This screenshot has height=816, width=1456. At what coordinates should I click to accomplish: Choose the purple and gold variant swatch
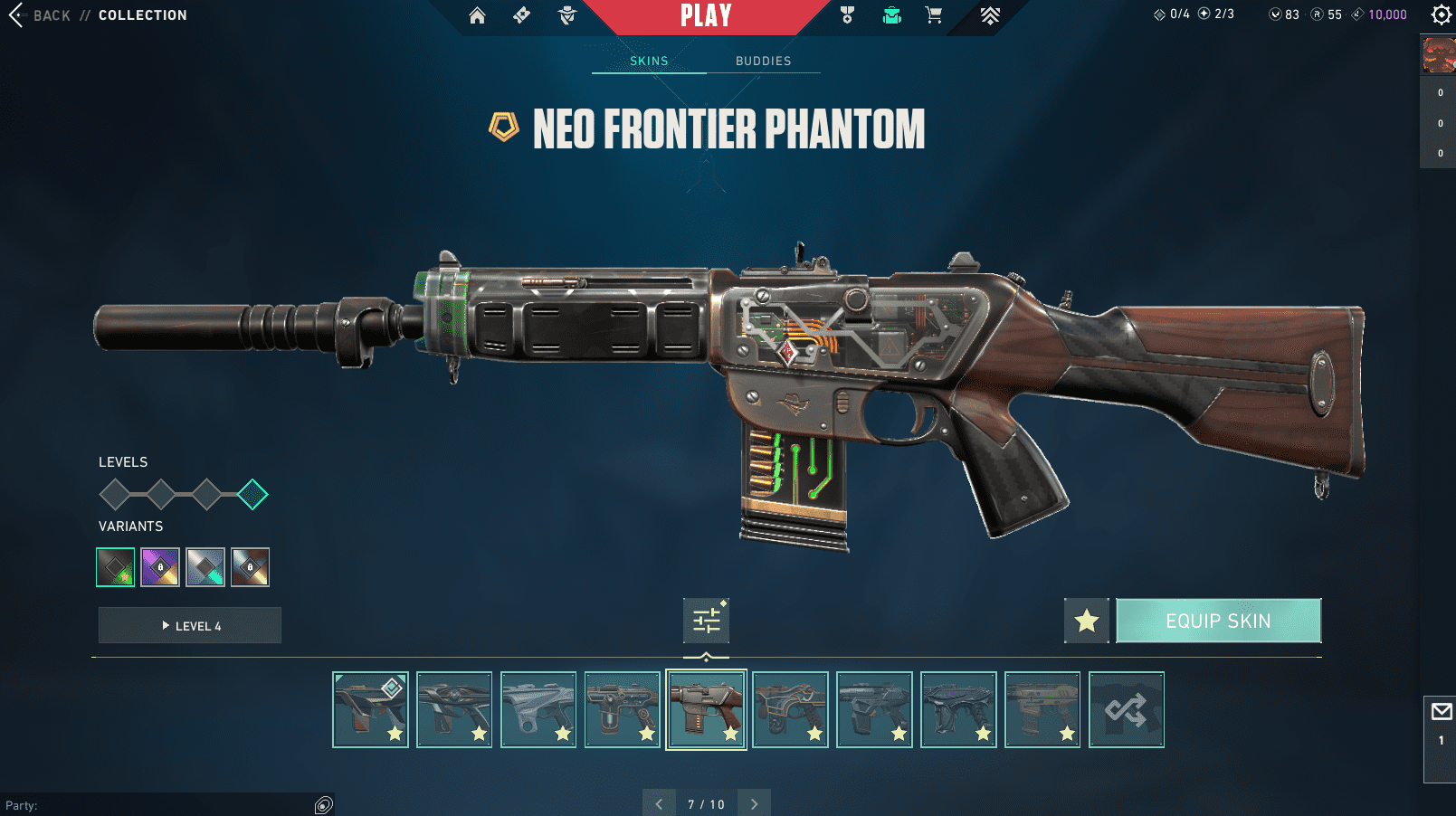click(x=160, y=567)
